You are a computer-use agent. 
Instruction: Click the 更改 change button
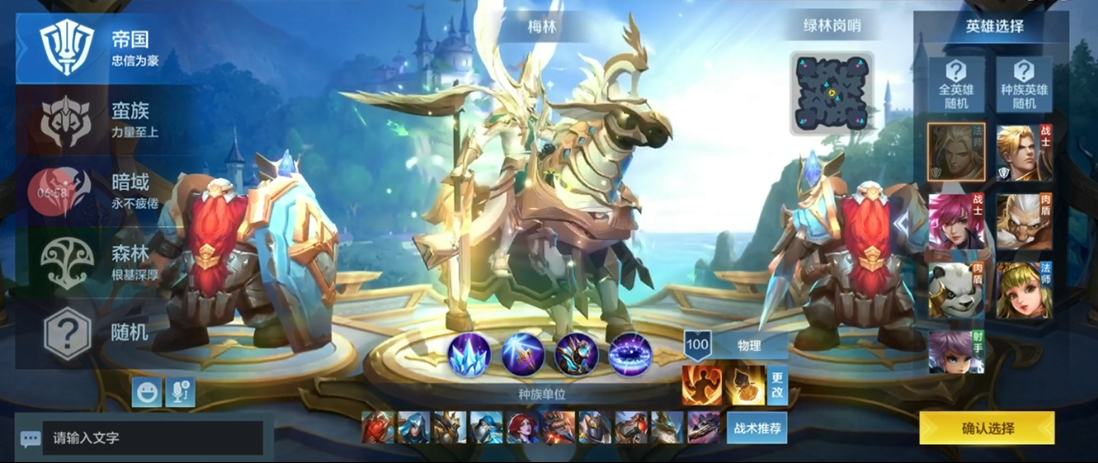click(777, 385)
